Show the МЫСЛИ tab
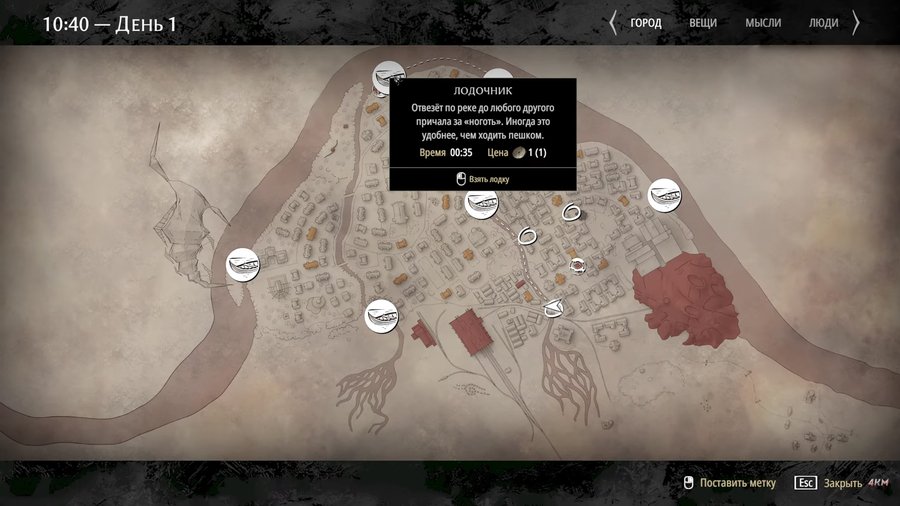The height and width of the screenshot is (506, 900). pos(762,23)
